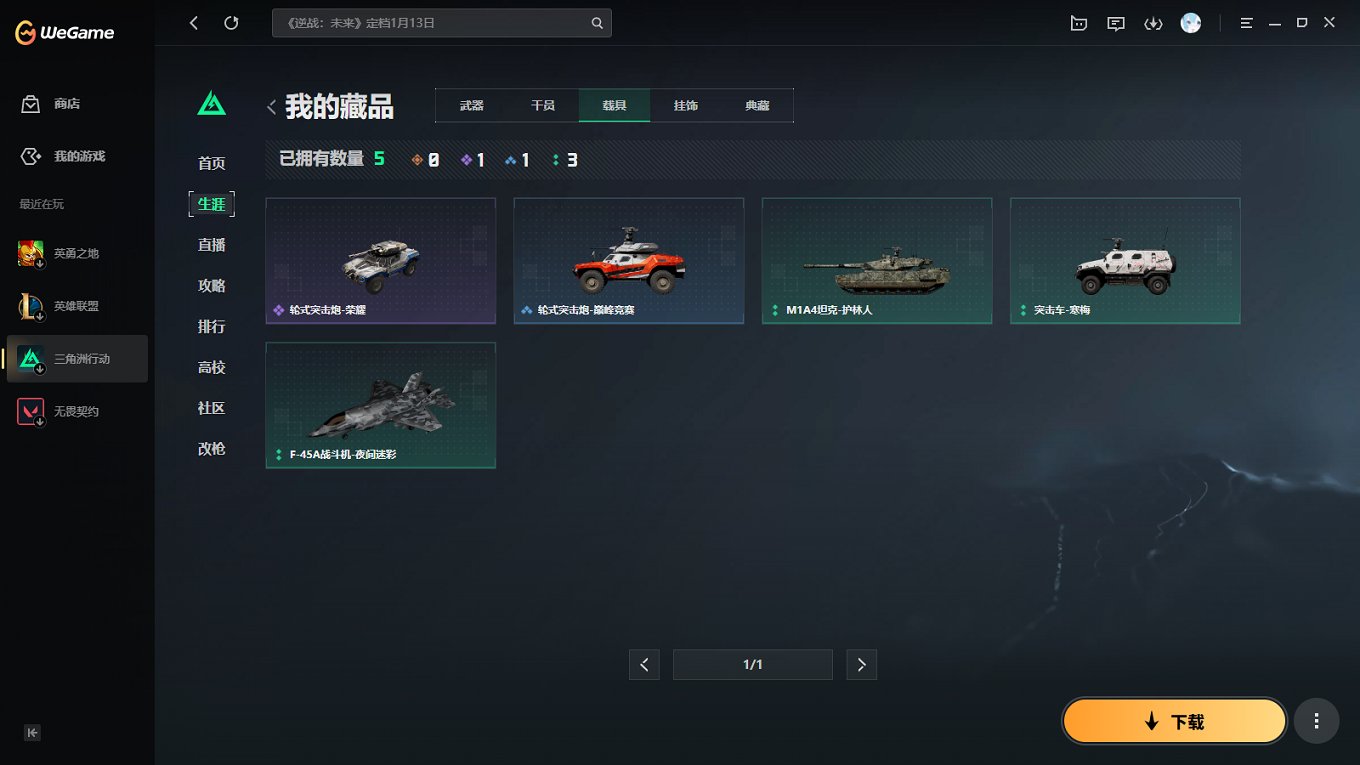The height and width of the screenshot is (765, 1360).
Task: Open the messages chat icon in titlebar
Action: click(1115, 22)
